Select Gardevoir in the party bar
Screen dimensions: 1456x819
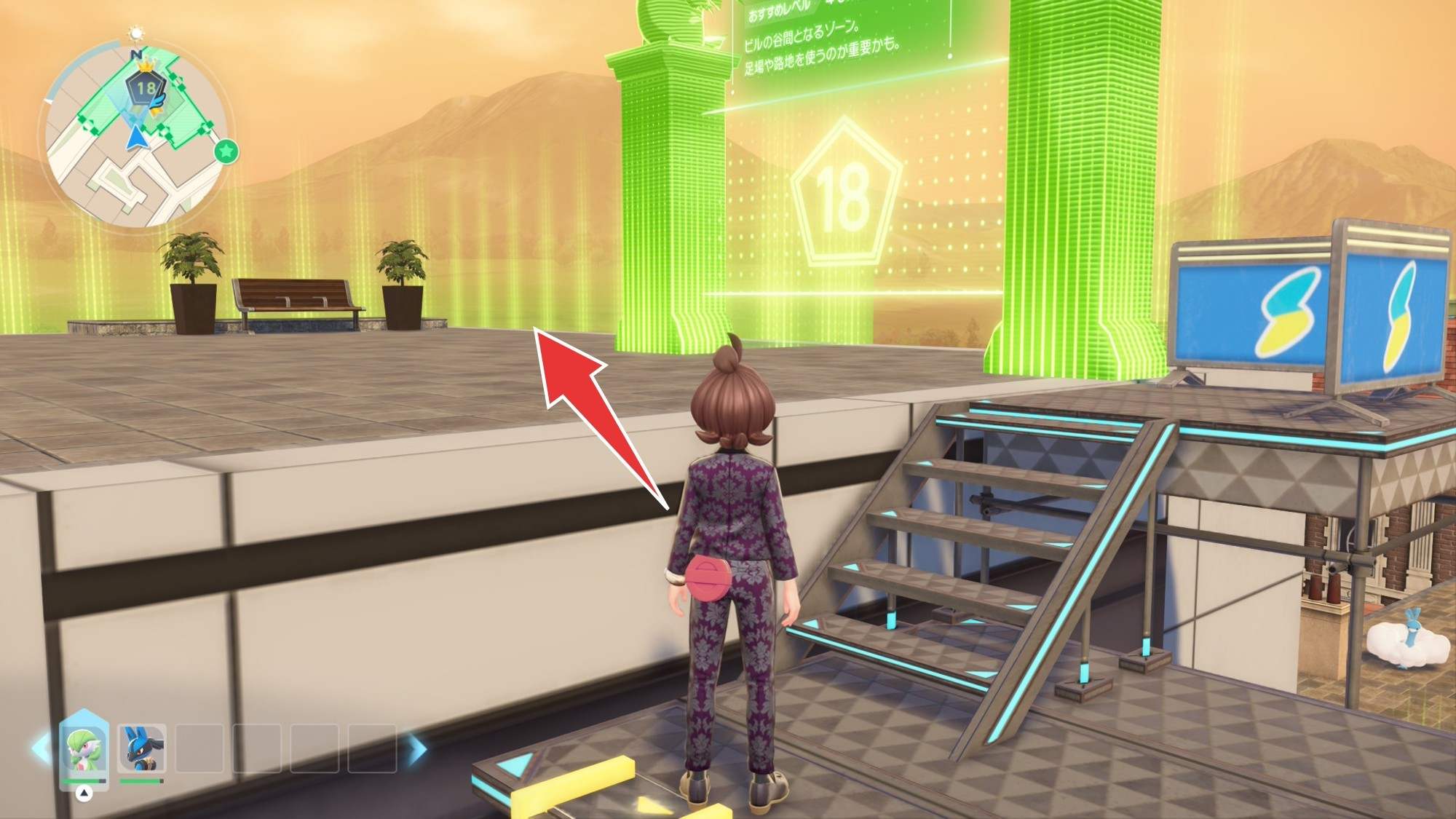click(83, 748)
